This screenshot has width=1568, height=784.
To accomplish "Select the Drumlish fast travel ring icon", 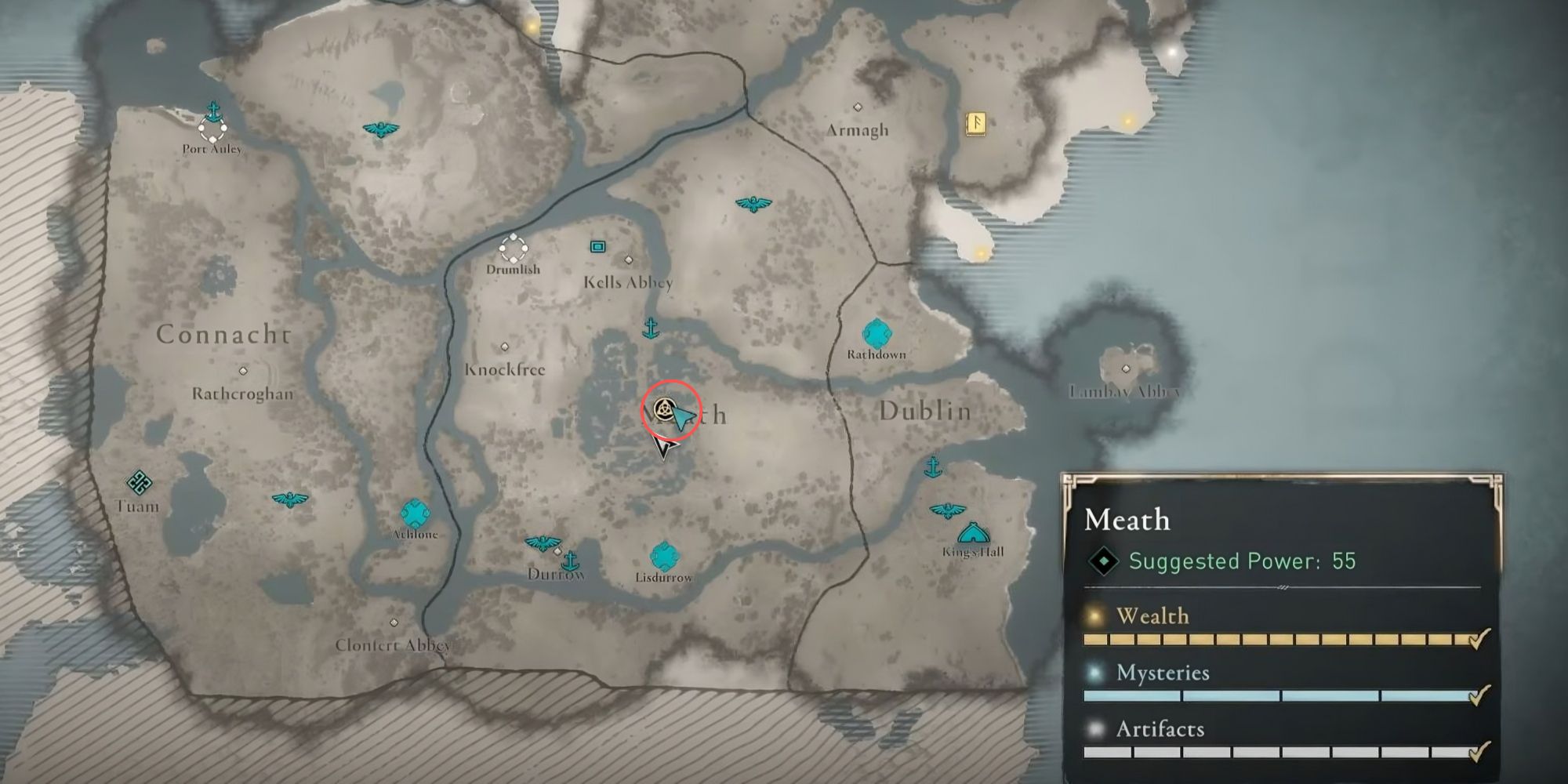I will [514, 249].
